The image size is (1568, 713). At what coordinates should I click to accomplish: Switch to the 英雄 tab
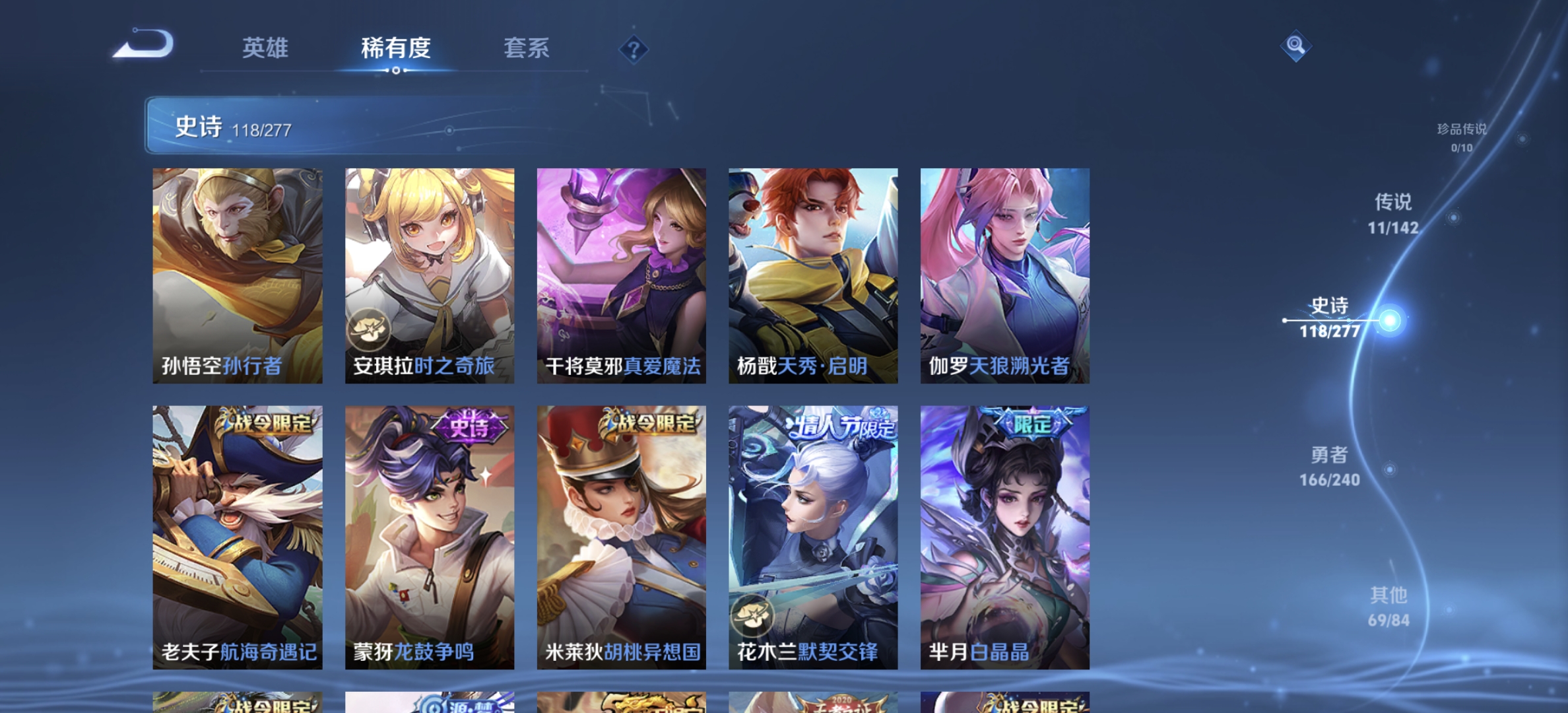pos(267,49)
